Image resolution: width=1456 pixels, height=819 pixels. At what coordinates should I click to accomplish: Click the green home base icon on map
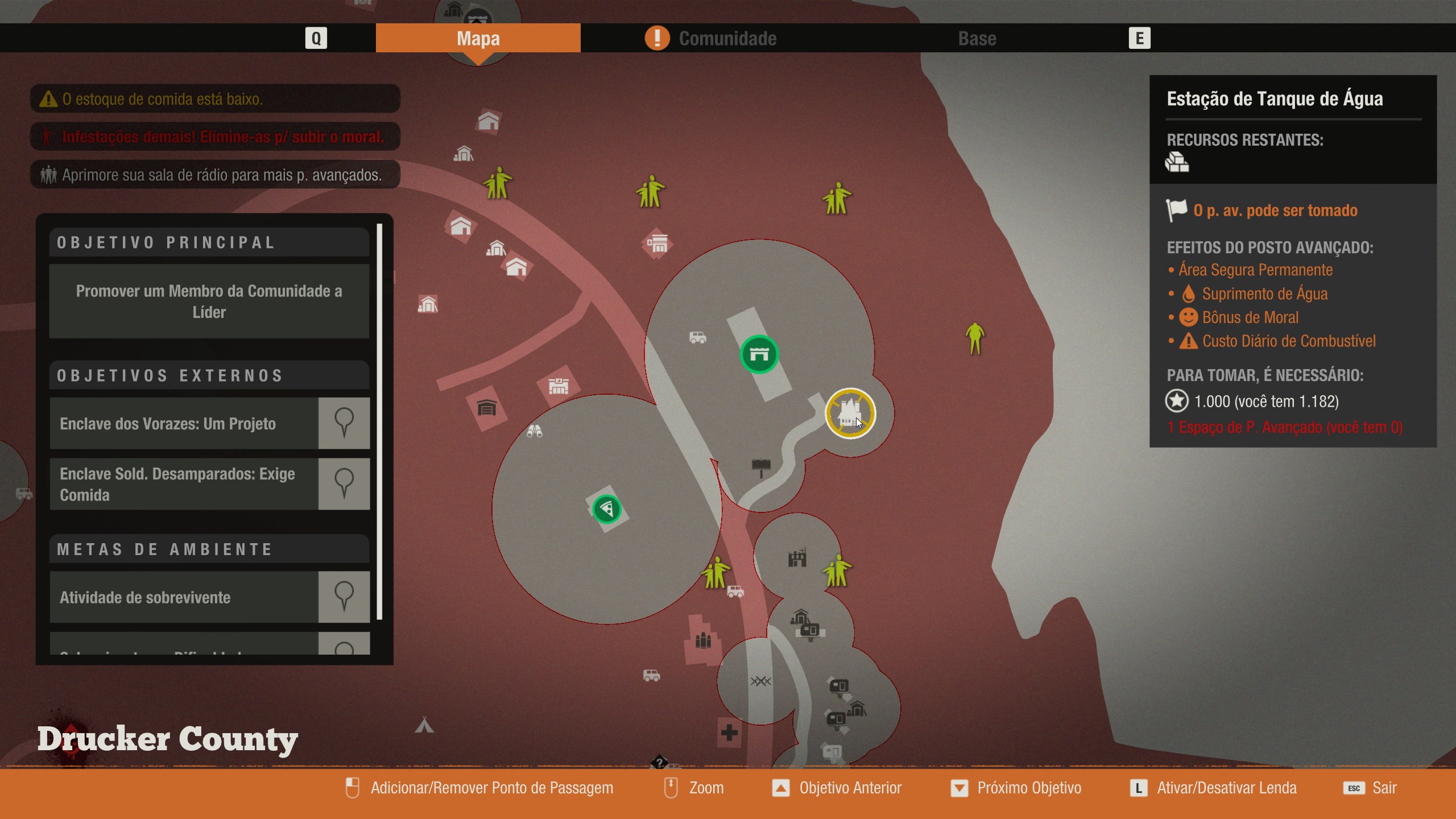[x=760, y=354]
